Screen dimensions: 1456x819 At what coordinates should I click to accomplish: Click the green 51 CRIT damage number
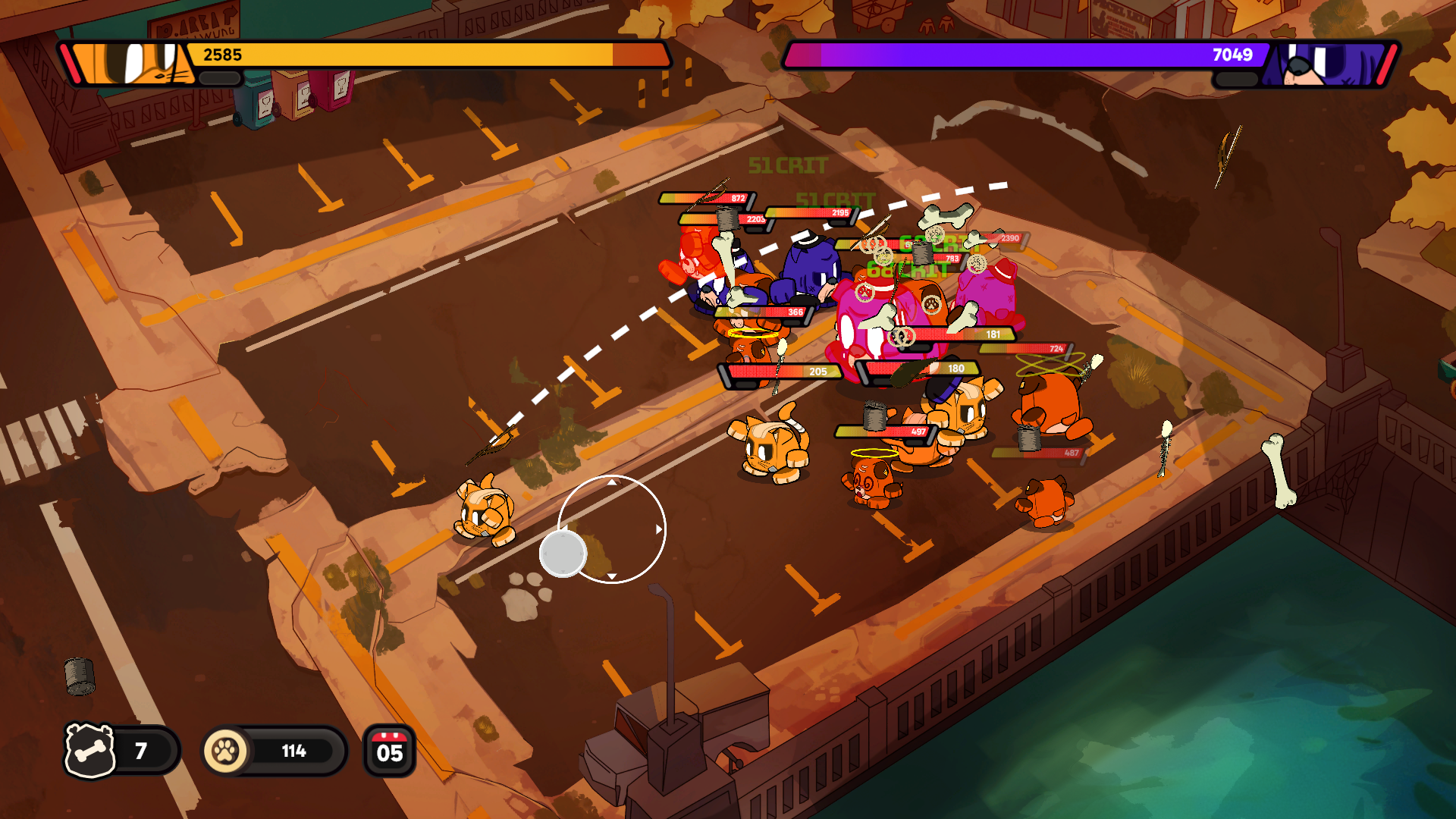pos(789,163)
